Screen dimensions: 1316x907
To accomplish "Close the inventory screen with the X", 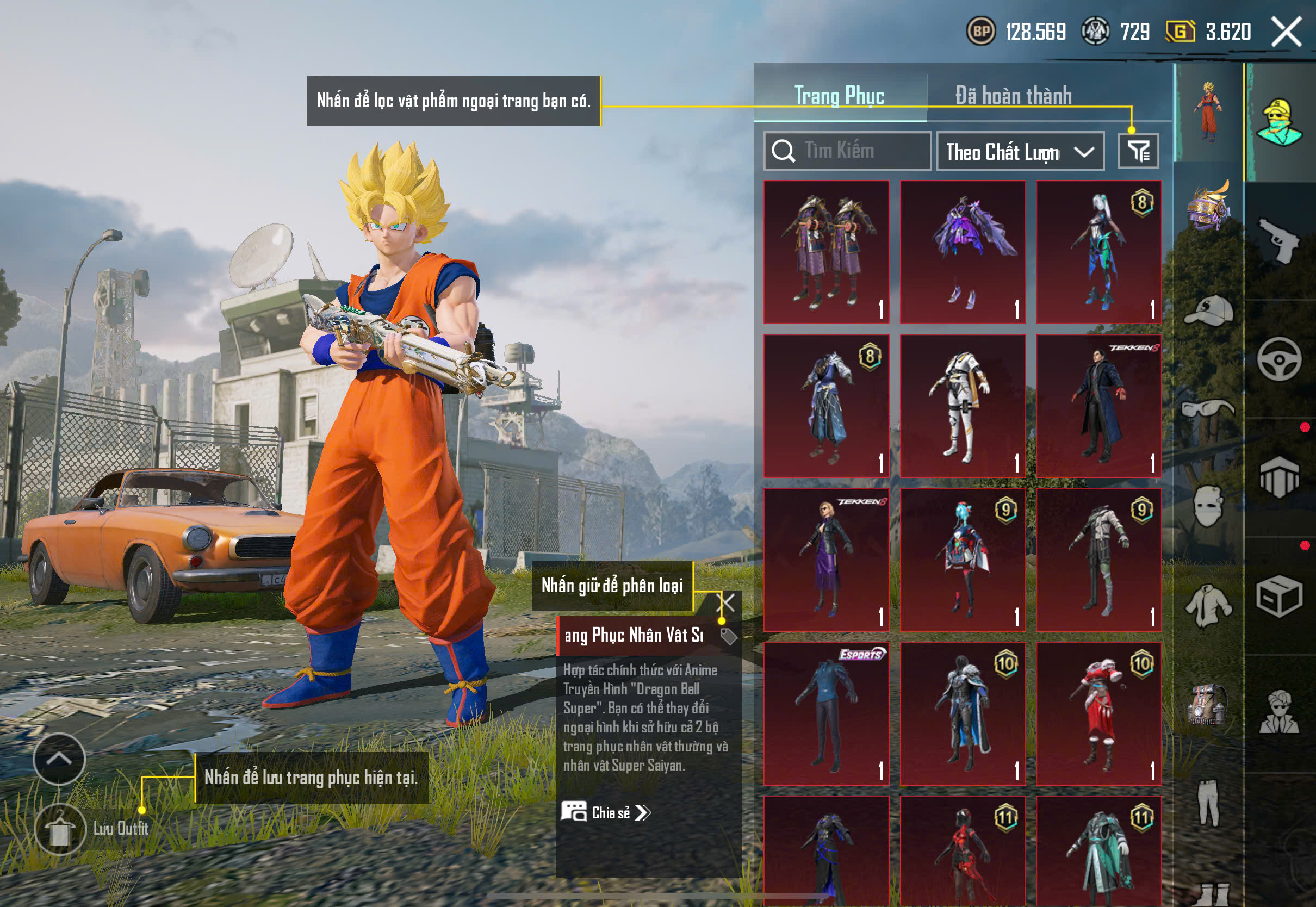I will 1287,31.
